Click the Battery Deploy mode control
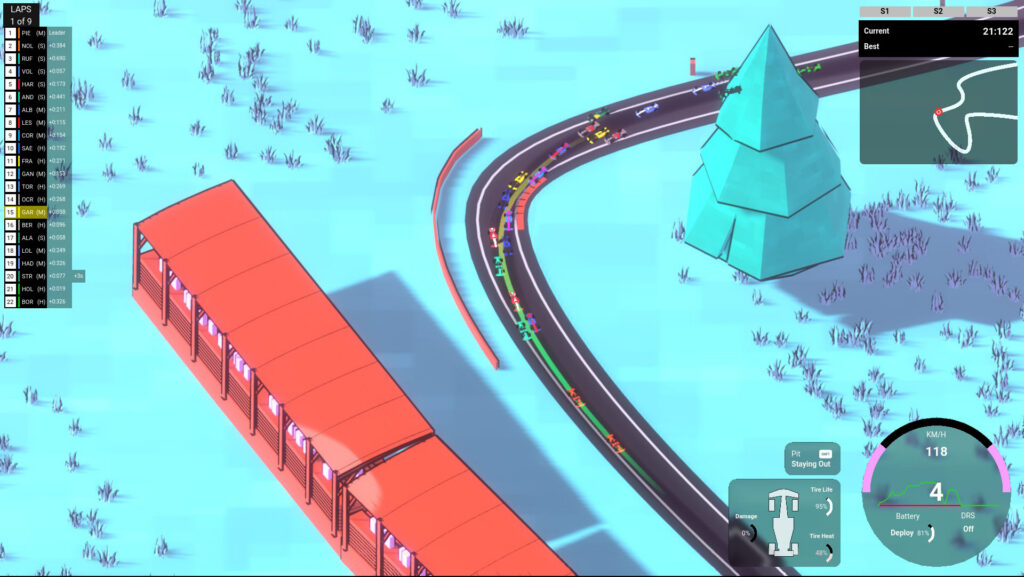Image resolution: width=1024 pixels, height=577 pixels. click(x=911, y=533)
